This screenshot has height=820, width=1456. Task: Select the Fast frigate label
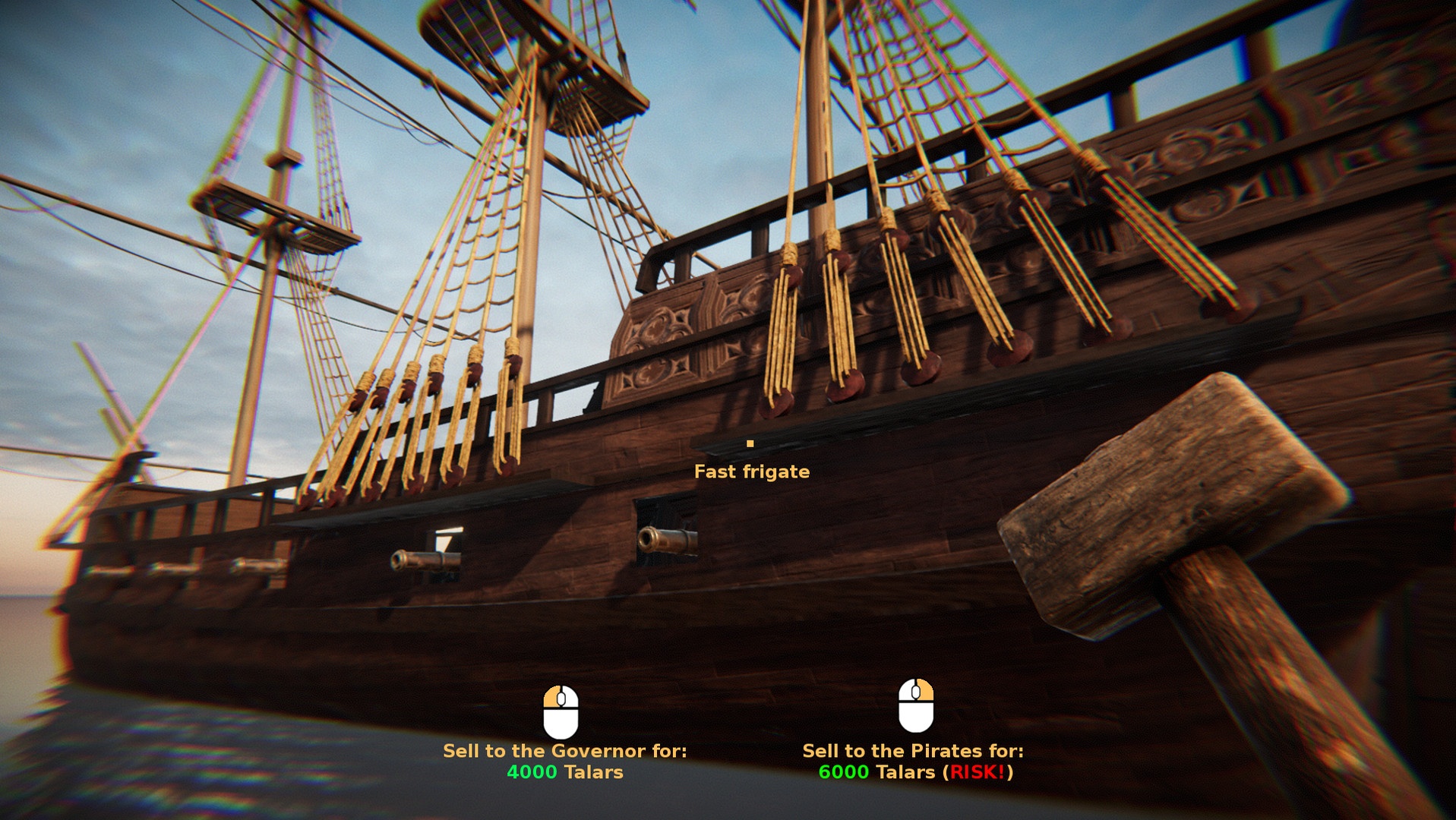pos(751,471)
